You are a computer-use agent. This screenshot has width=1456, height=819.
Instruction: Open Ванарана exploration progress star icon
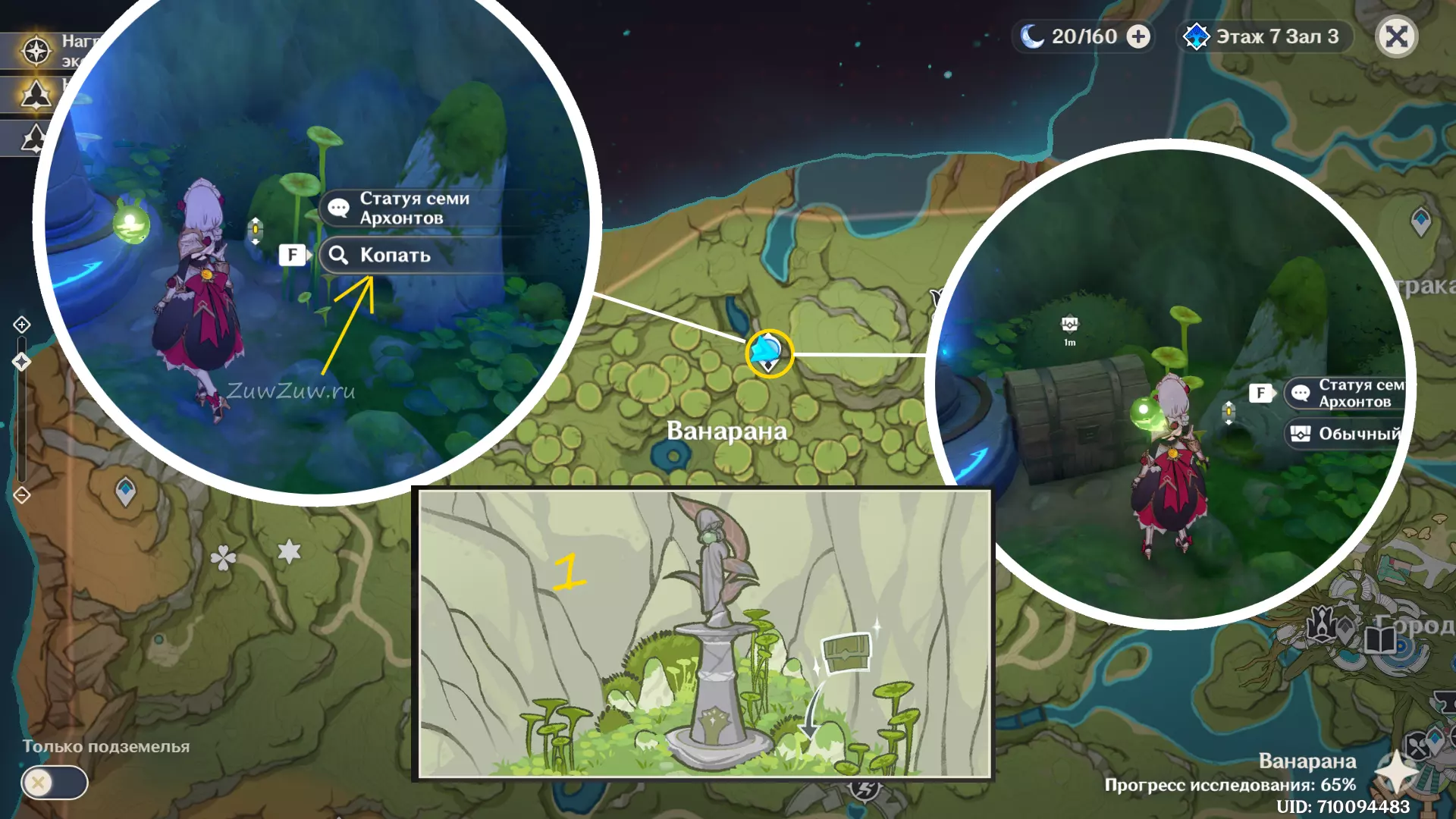tap(1396, 773)
